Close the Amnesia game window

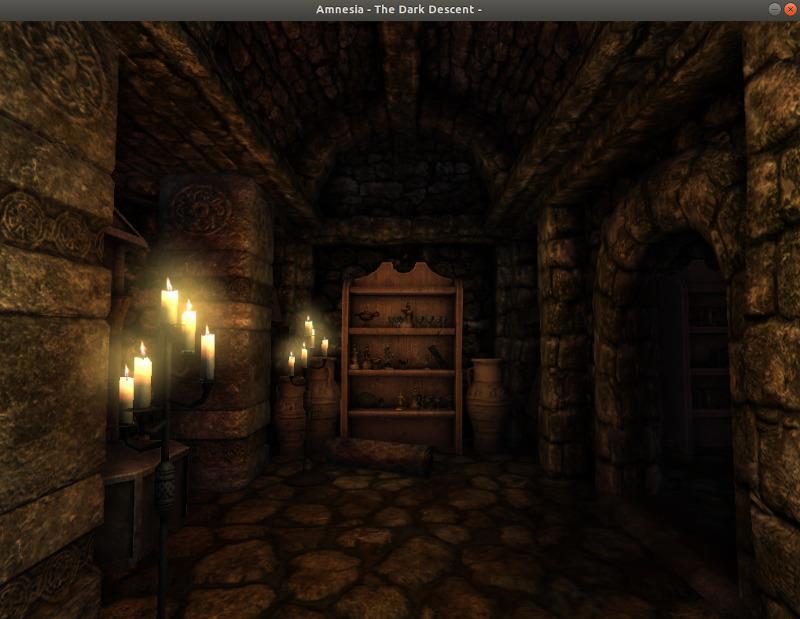pyautogui.click(x=789, y=9)
